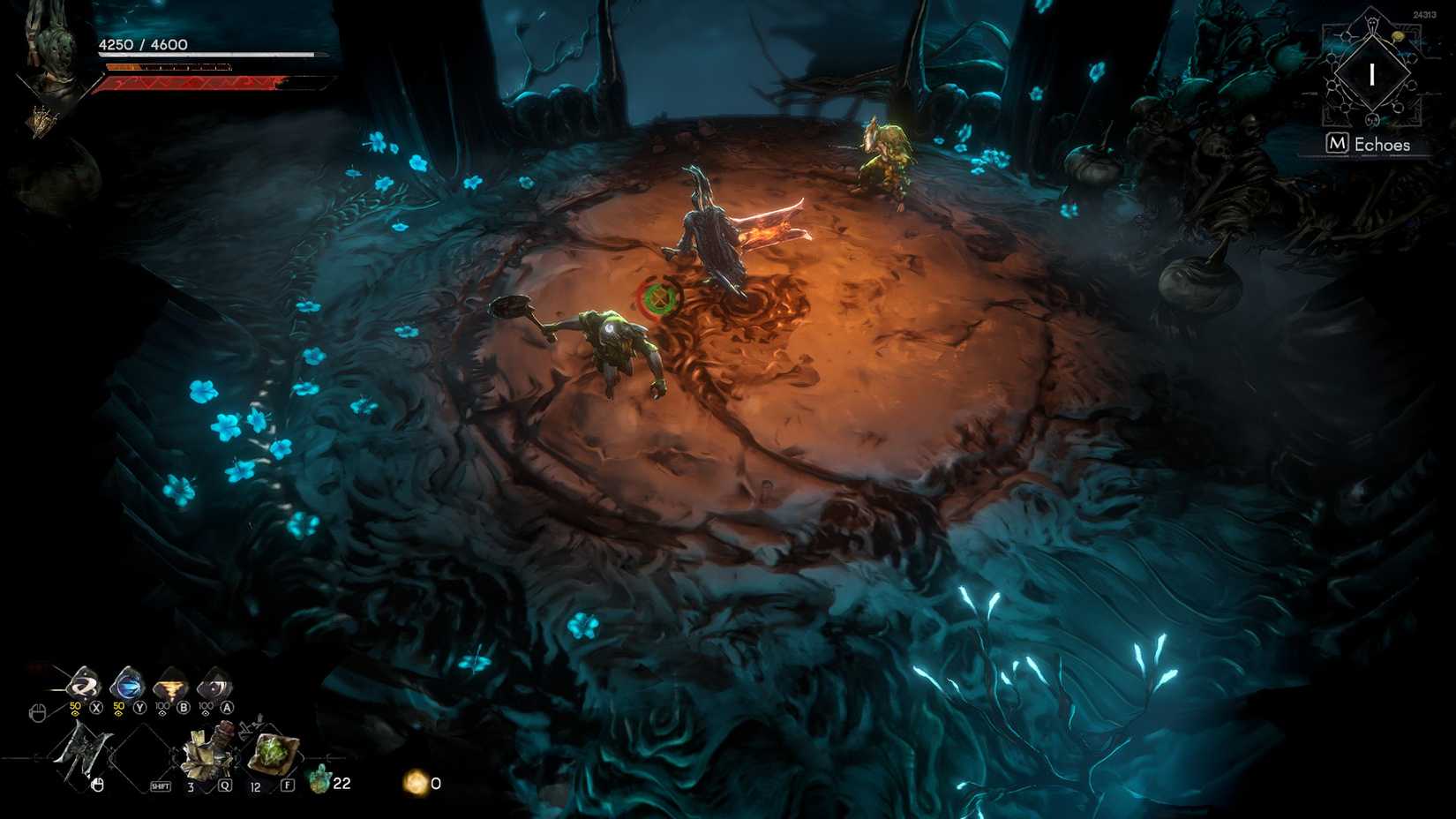Screen dimensions: 1456x819
Task: Trigger the golden funnel ability bound to B
Action: point(171,687)
